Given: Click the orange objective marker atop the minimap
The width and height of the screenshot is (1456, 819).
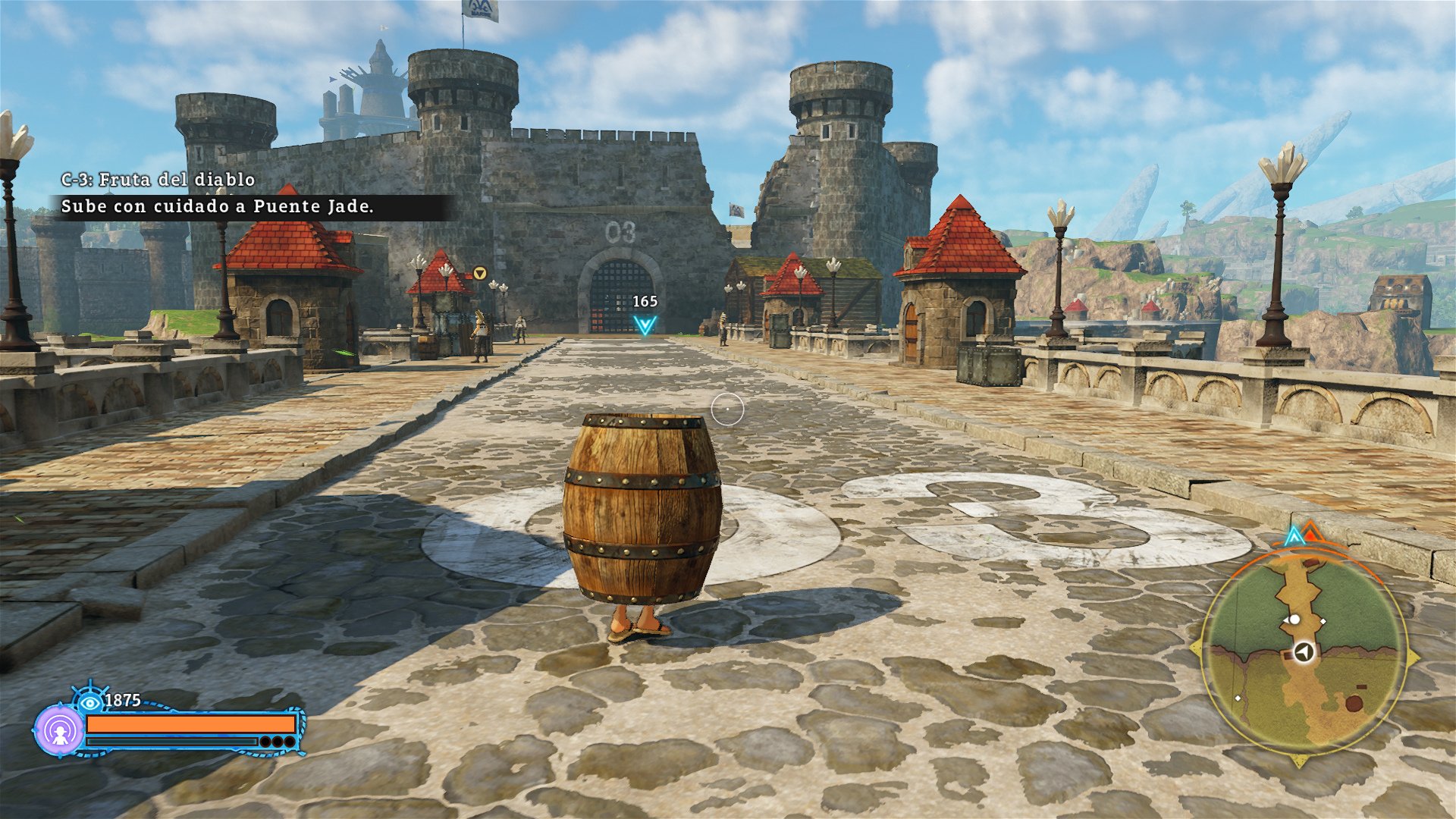Looking at the screenshot, I should pyautogui.click(x=1311, y=532).
